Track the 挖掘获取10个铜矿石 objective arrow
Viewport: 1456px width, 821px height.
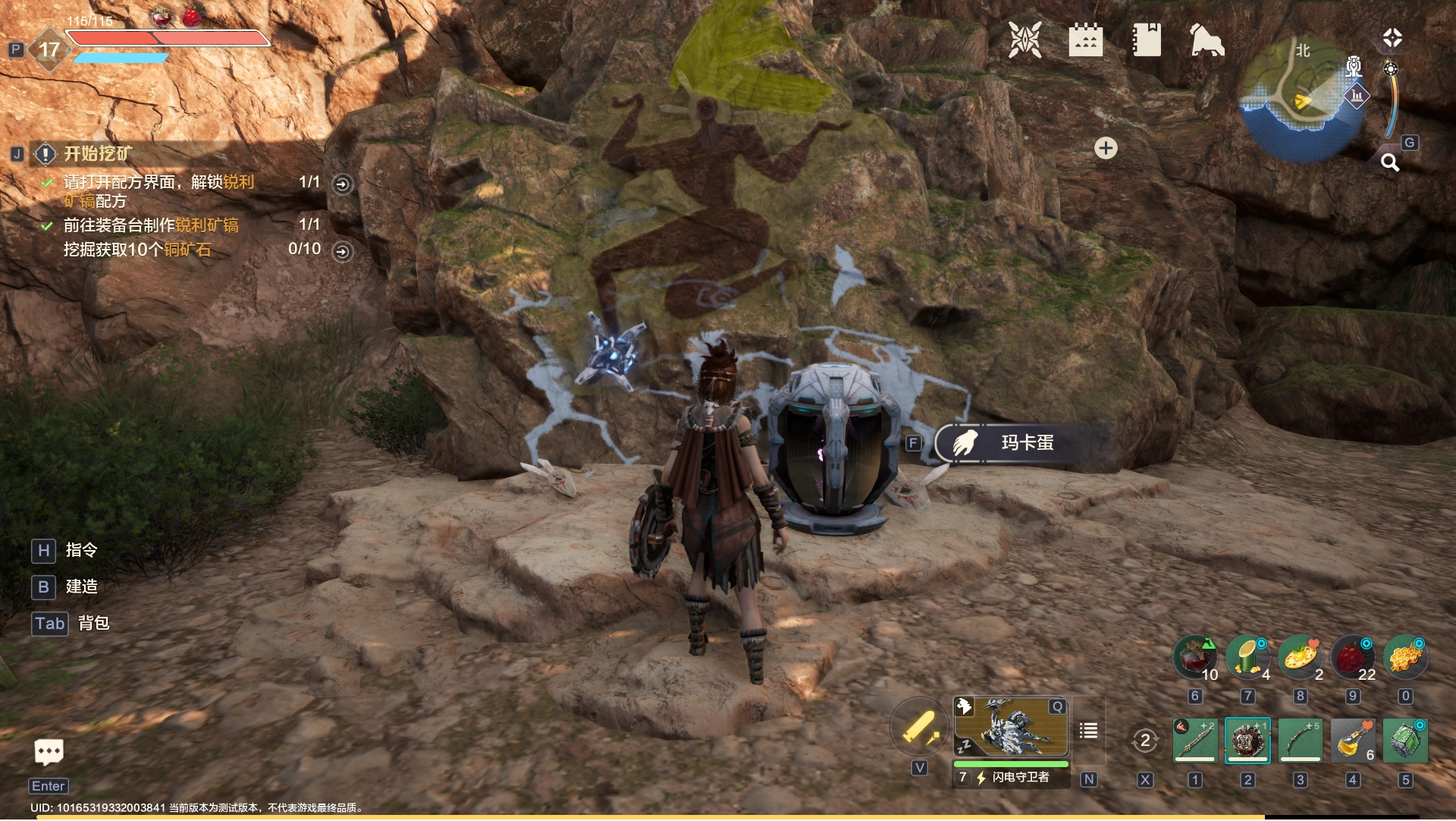tap(343, 251)
